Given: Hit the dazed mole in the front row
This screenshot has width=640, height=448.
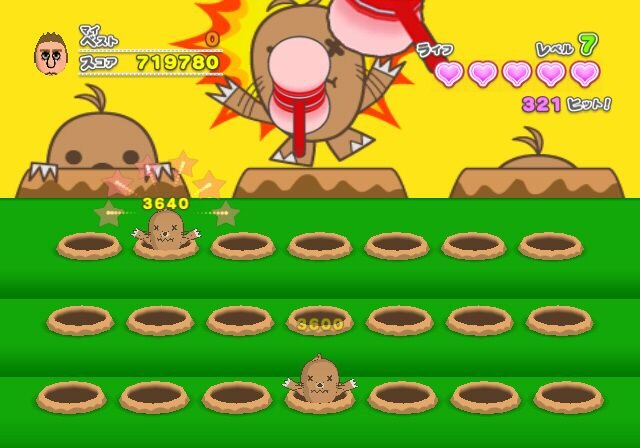Looking at the screenshot, I should tap(320, 379).
